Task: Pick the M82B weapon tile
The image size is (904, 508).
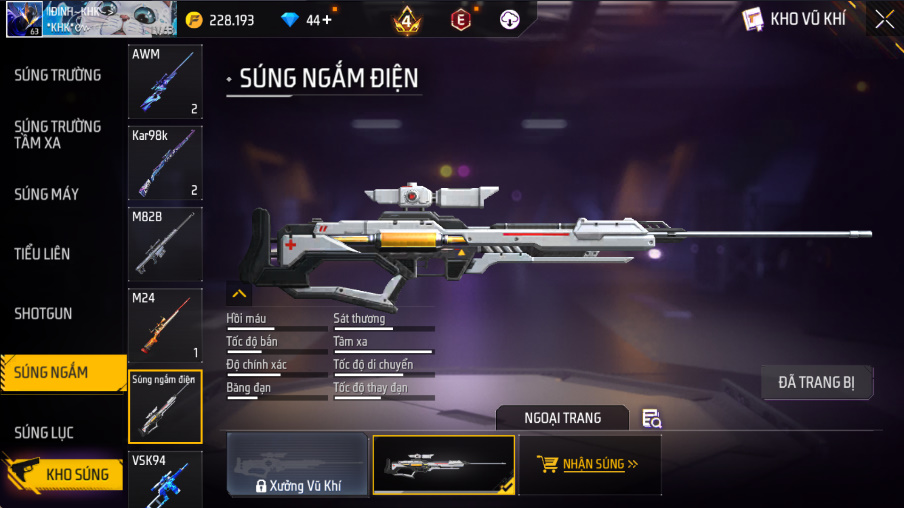Action: click(x=165, y=243)
